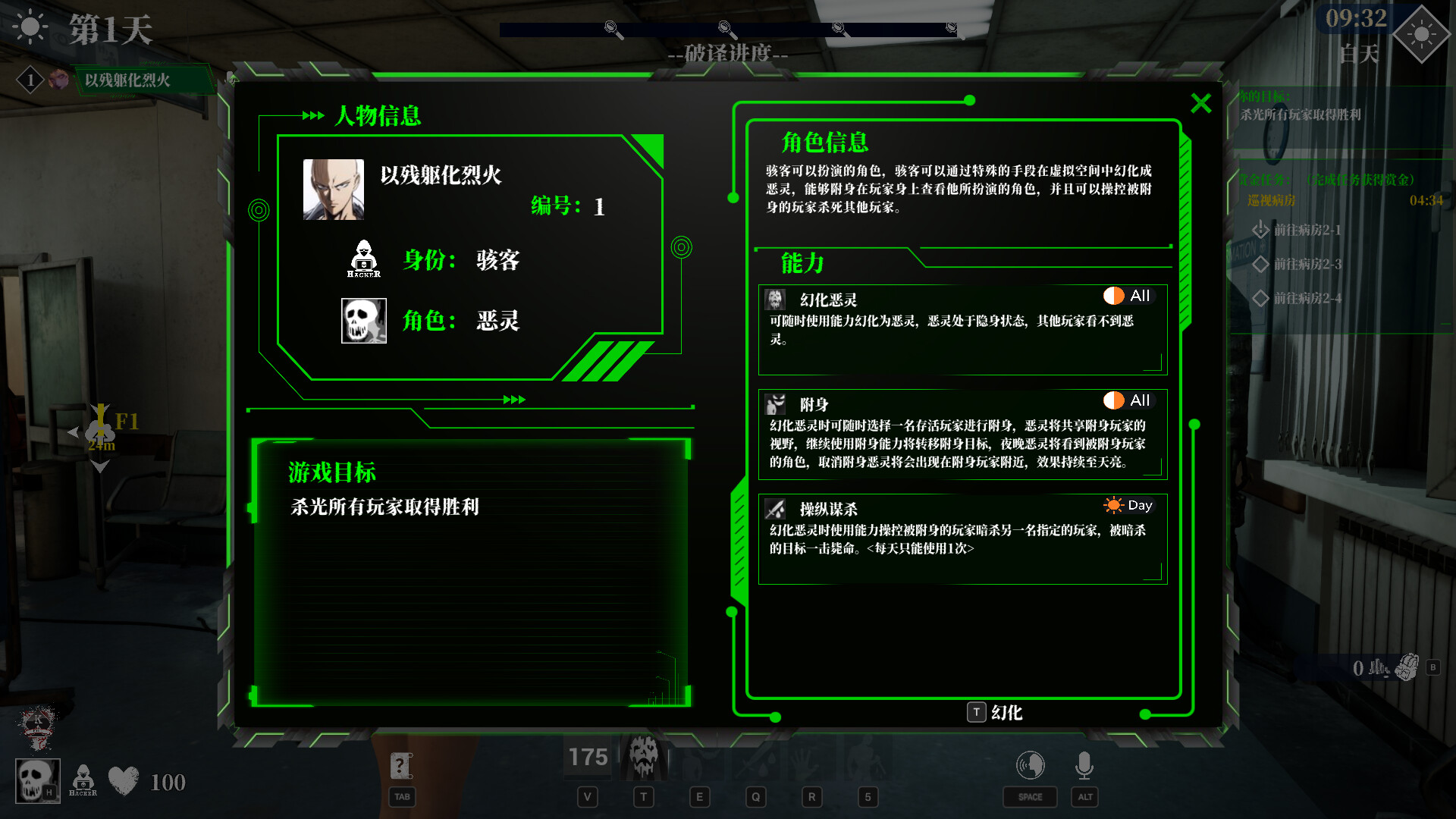This screenshot has width=1456, height=819.
Task: Select the 游戏目标 section header
Action: 331,472
